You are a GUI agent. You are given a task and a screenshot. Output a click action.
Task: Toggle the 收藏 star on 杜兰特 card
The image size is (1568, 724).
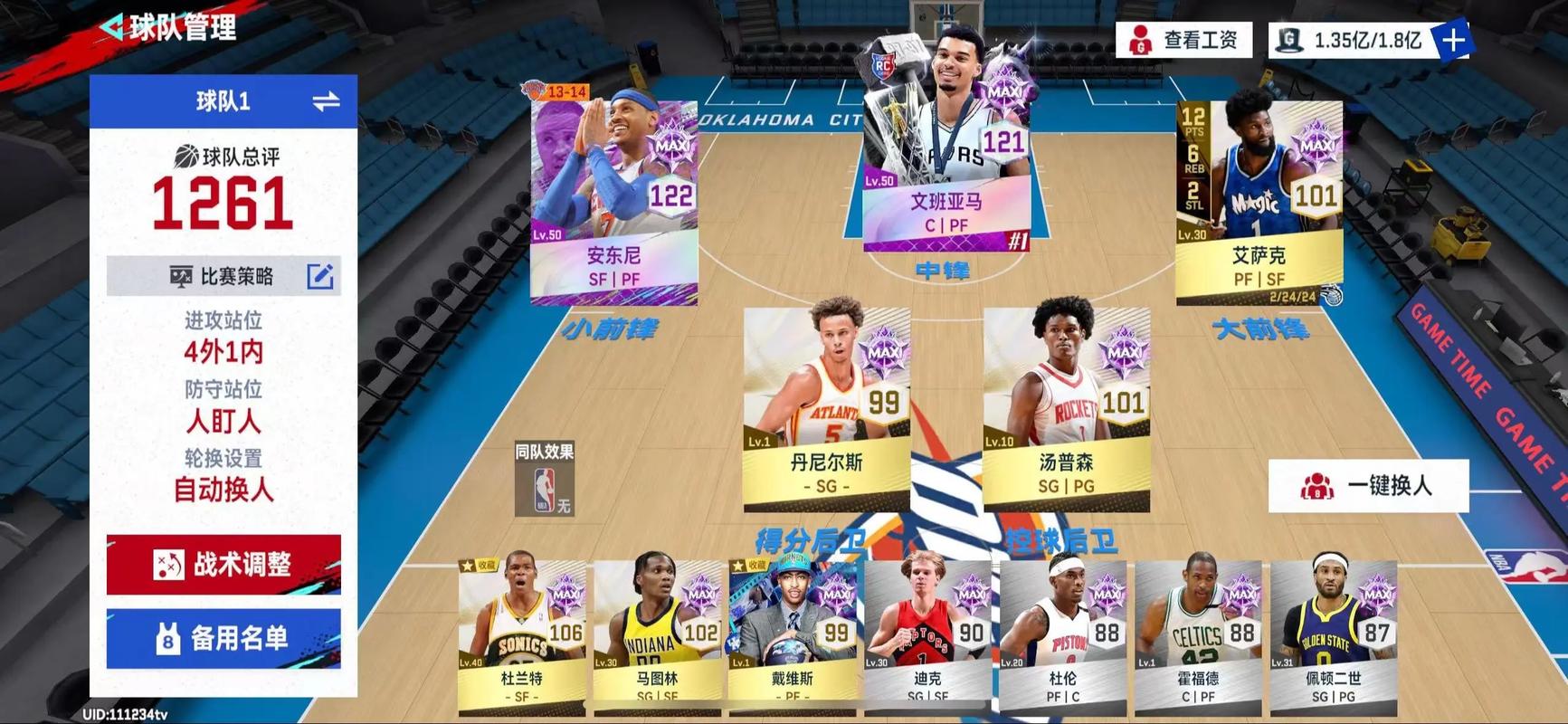click(x=467, y=566)
